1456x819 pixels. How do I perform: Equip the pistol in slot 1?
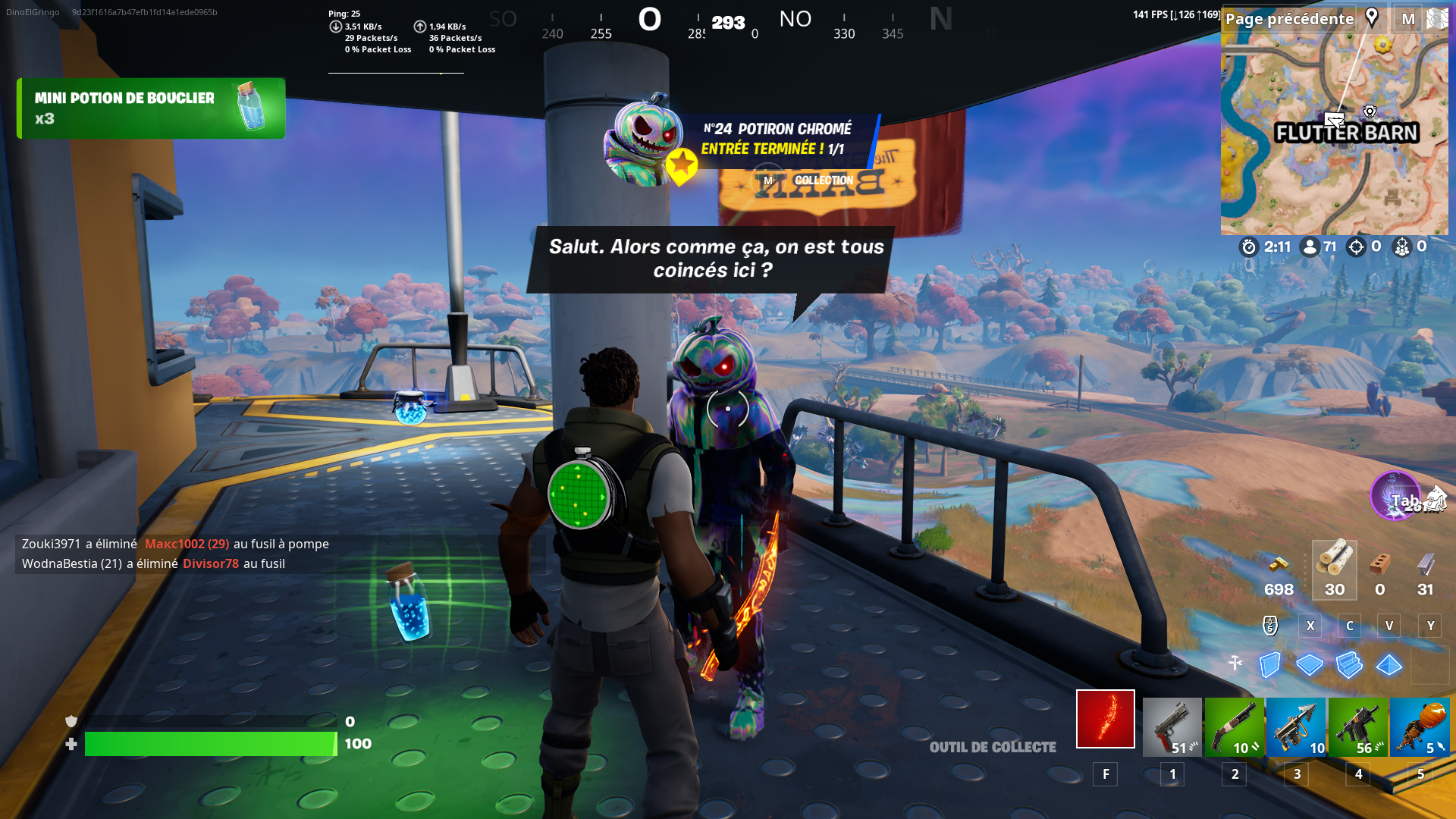pos(1172,726)
